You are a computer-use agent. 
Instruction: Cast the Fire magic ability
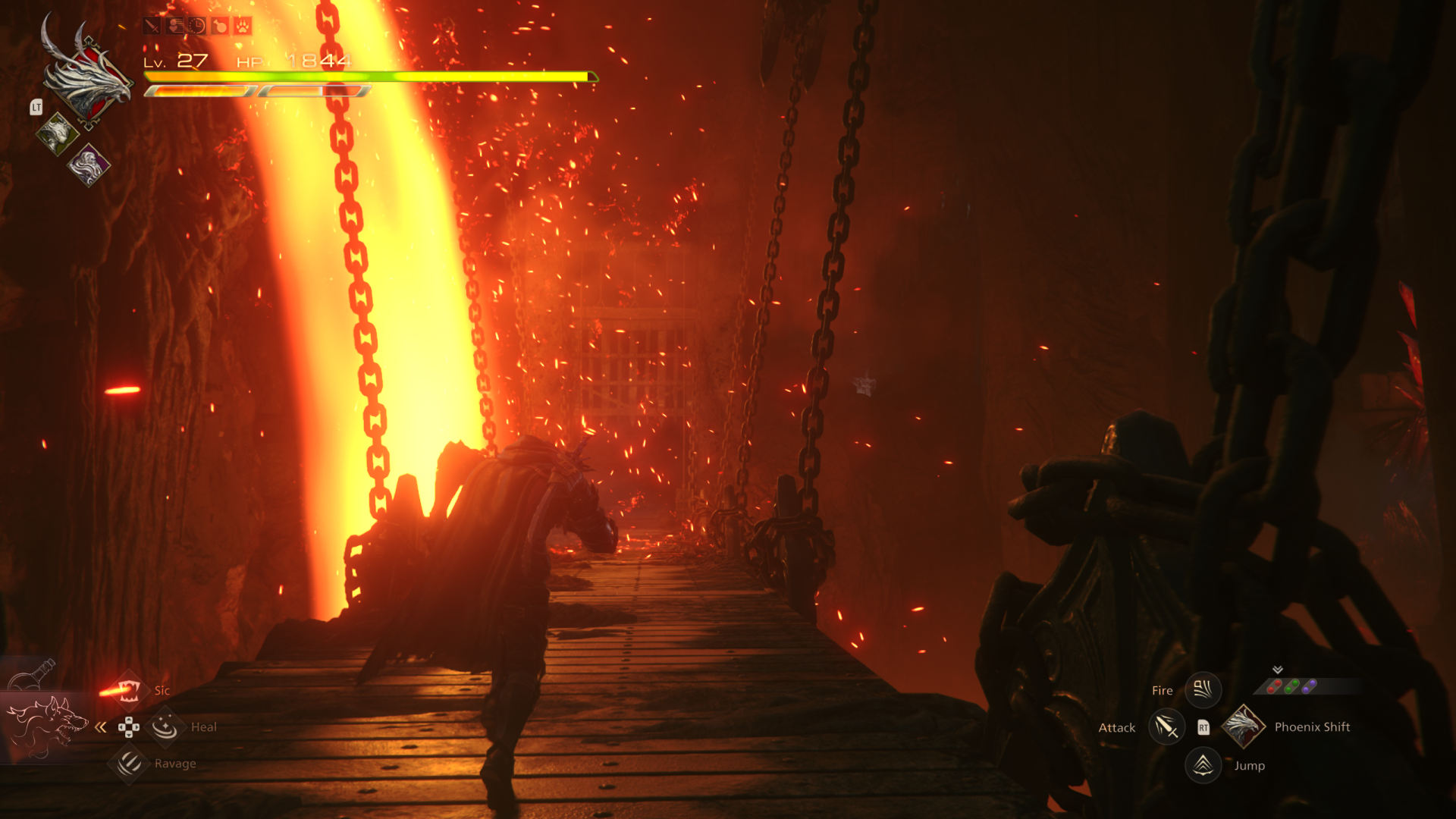coord(1203,690)
